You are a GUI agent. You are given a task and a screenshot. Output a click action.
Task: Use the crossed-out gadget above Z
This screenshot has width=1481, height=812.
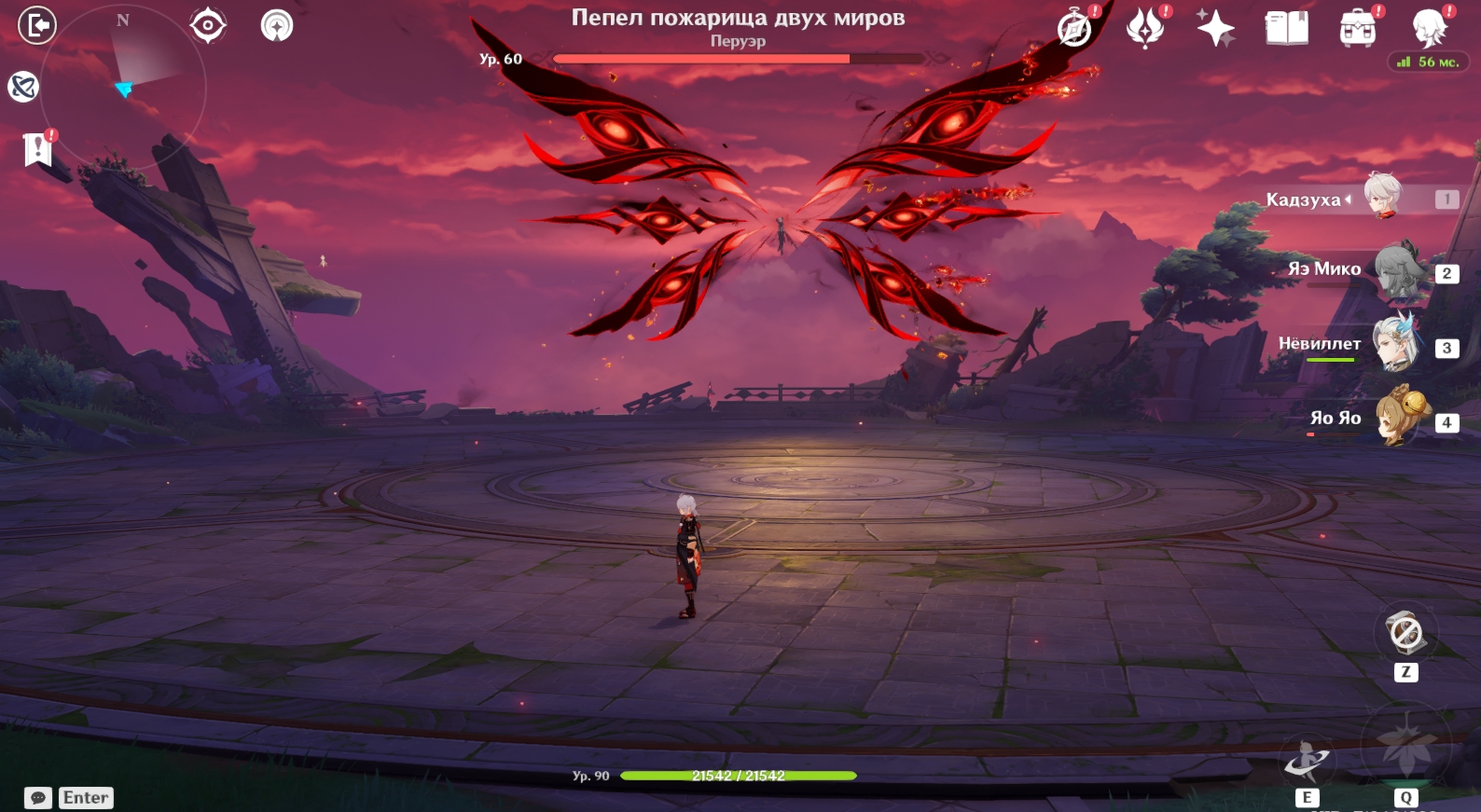tap(1405, 633)
